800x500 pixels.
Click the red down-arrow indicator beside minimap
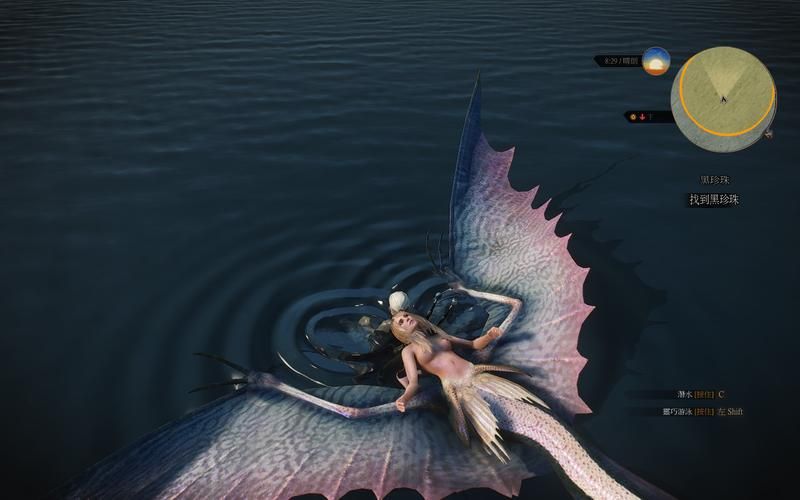(641, 117)
